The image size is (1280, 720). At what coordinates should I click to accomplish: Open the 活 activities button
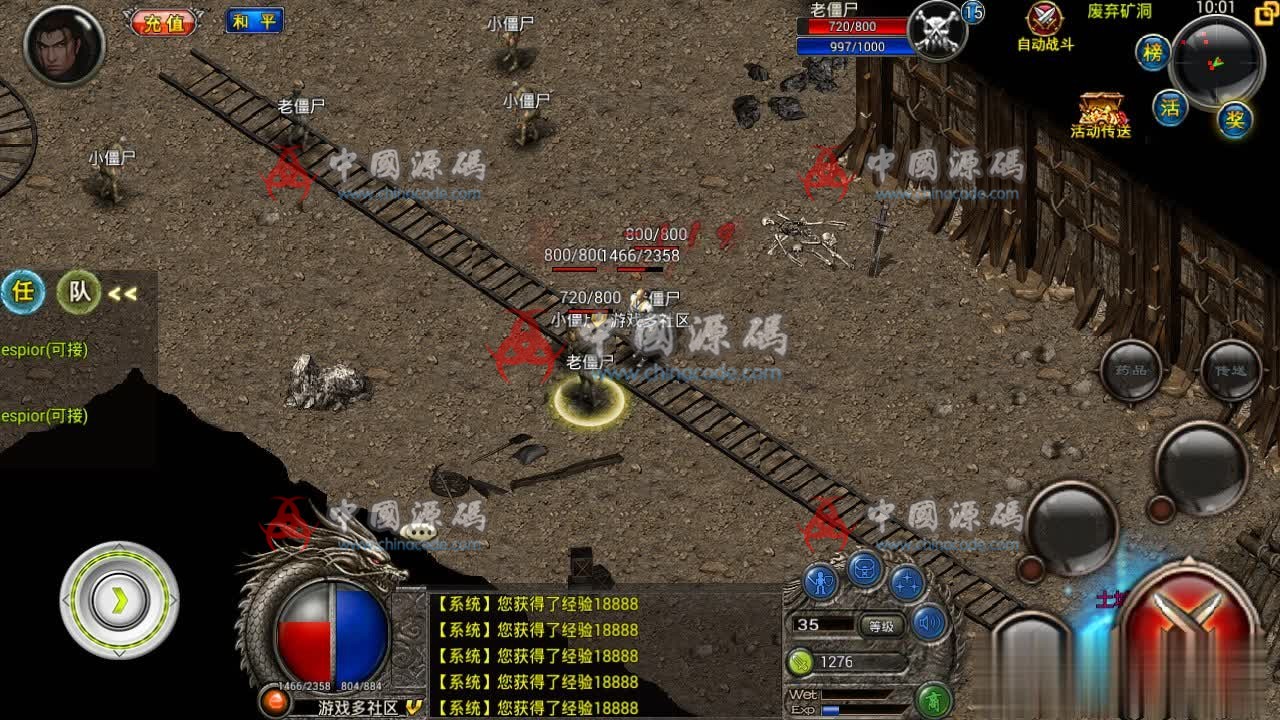1170,107
